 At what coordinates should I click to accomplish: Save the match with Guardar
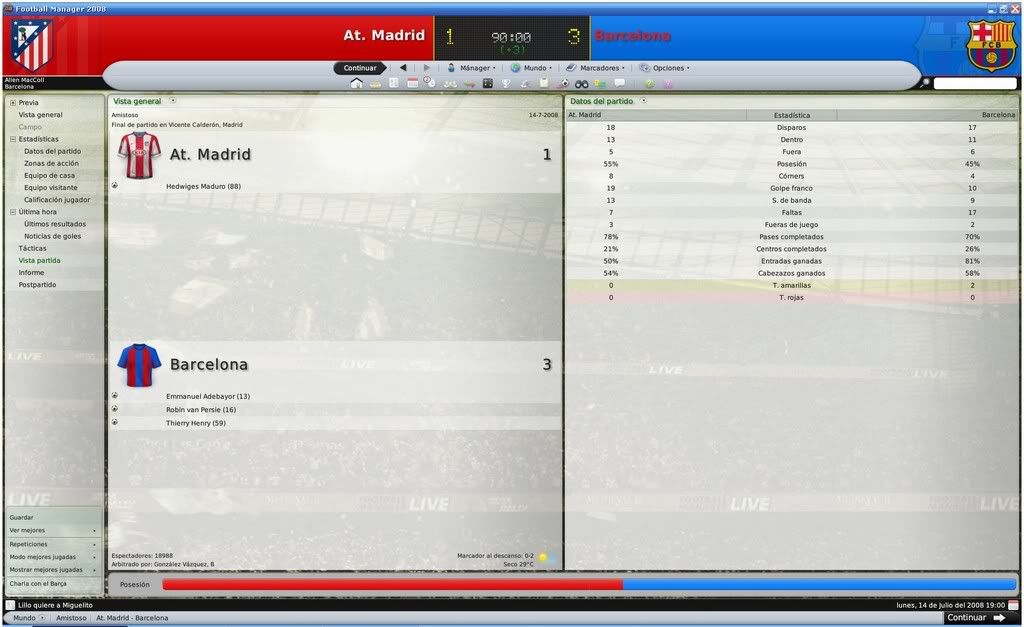[21, 517]
